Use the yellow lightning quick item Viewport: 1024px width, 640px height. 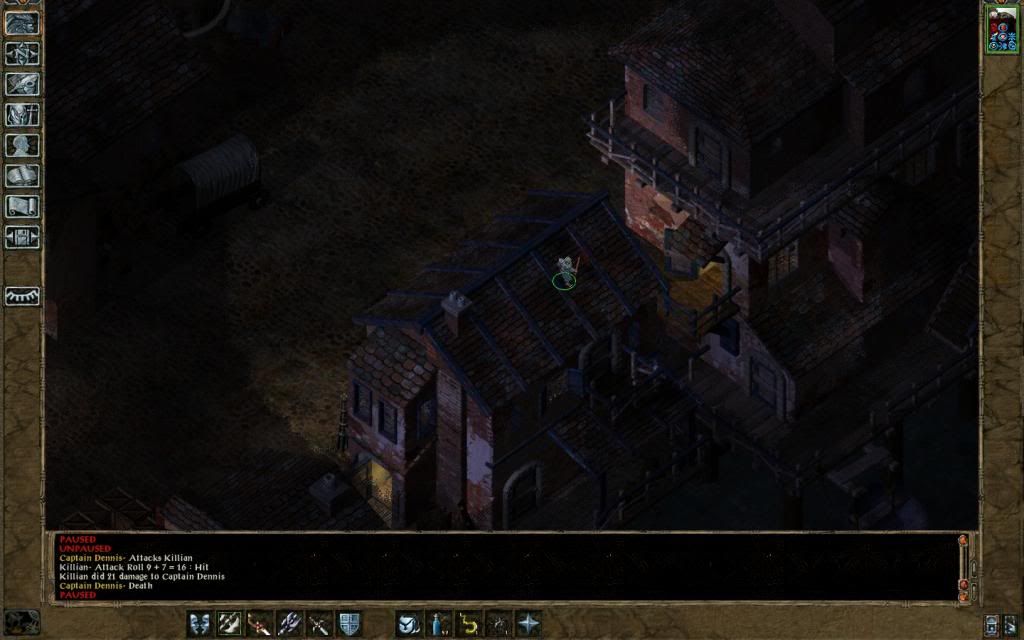(468, 623)
